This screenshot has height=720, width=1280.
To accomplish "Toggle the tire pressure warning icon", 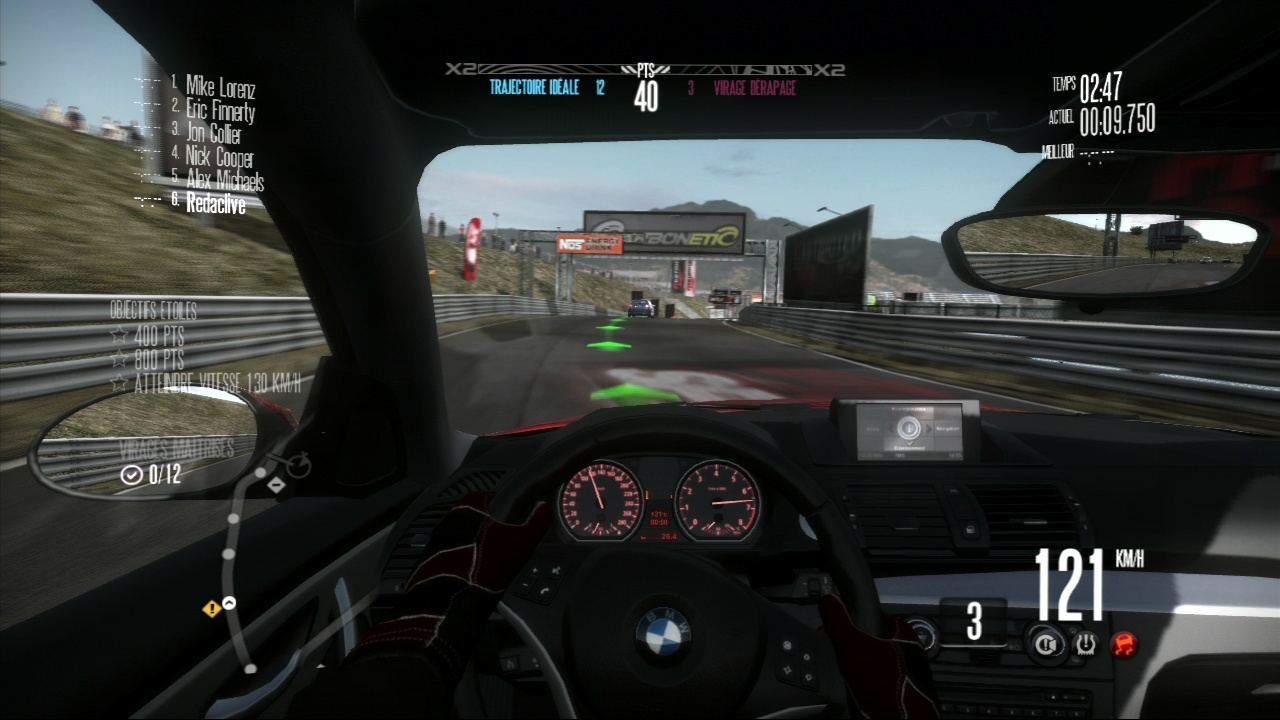I will click(x=1085, y=643).
